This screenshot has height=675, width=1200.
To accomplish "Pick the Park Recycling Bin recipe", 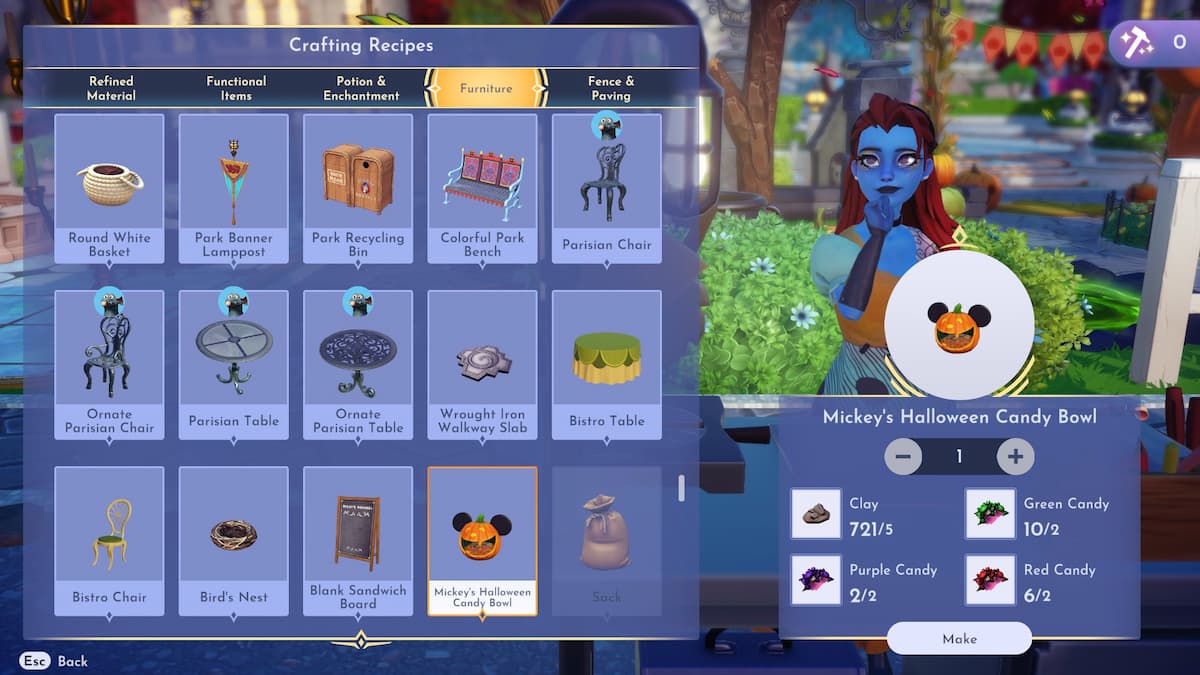I will click(358, 187).
